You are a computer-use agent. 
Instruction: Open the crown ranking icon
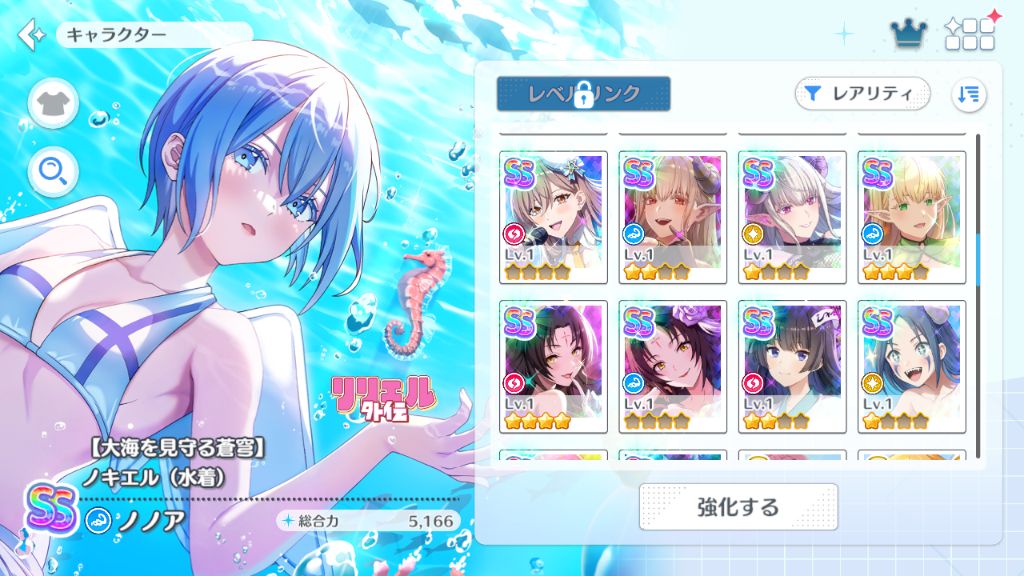[909, 34]
